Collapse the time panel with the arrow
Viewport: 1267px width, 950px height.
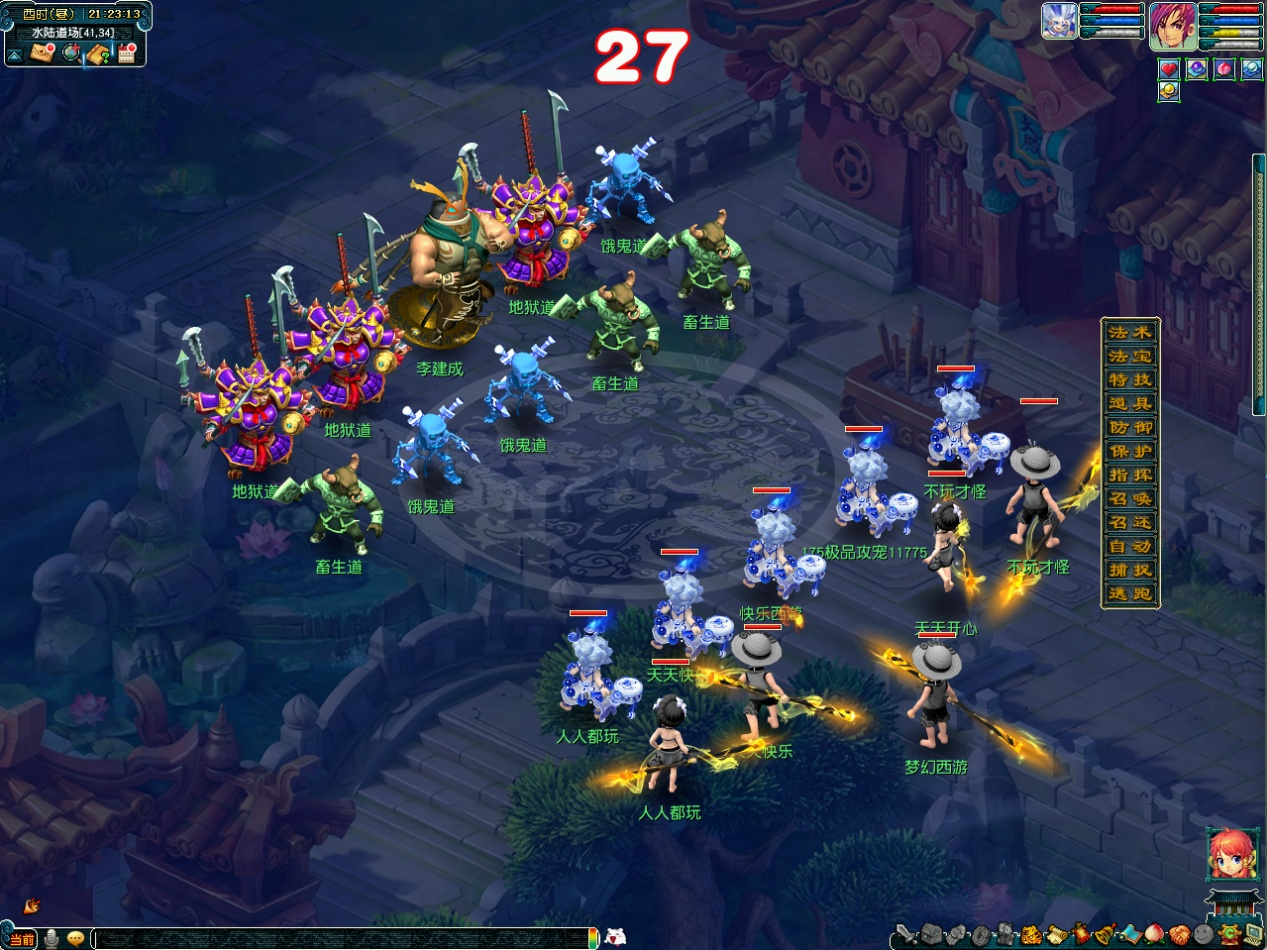click(x=15, y=55)
